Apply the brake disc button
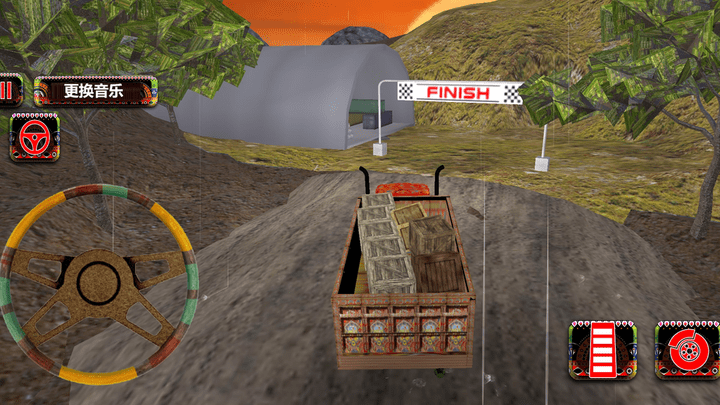This screenshot has height=405, width=720. tap(687, 350)
